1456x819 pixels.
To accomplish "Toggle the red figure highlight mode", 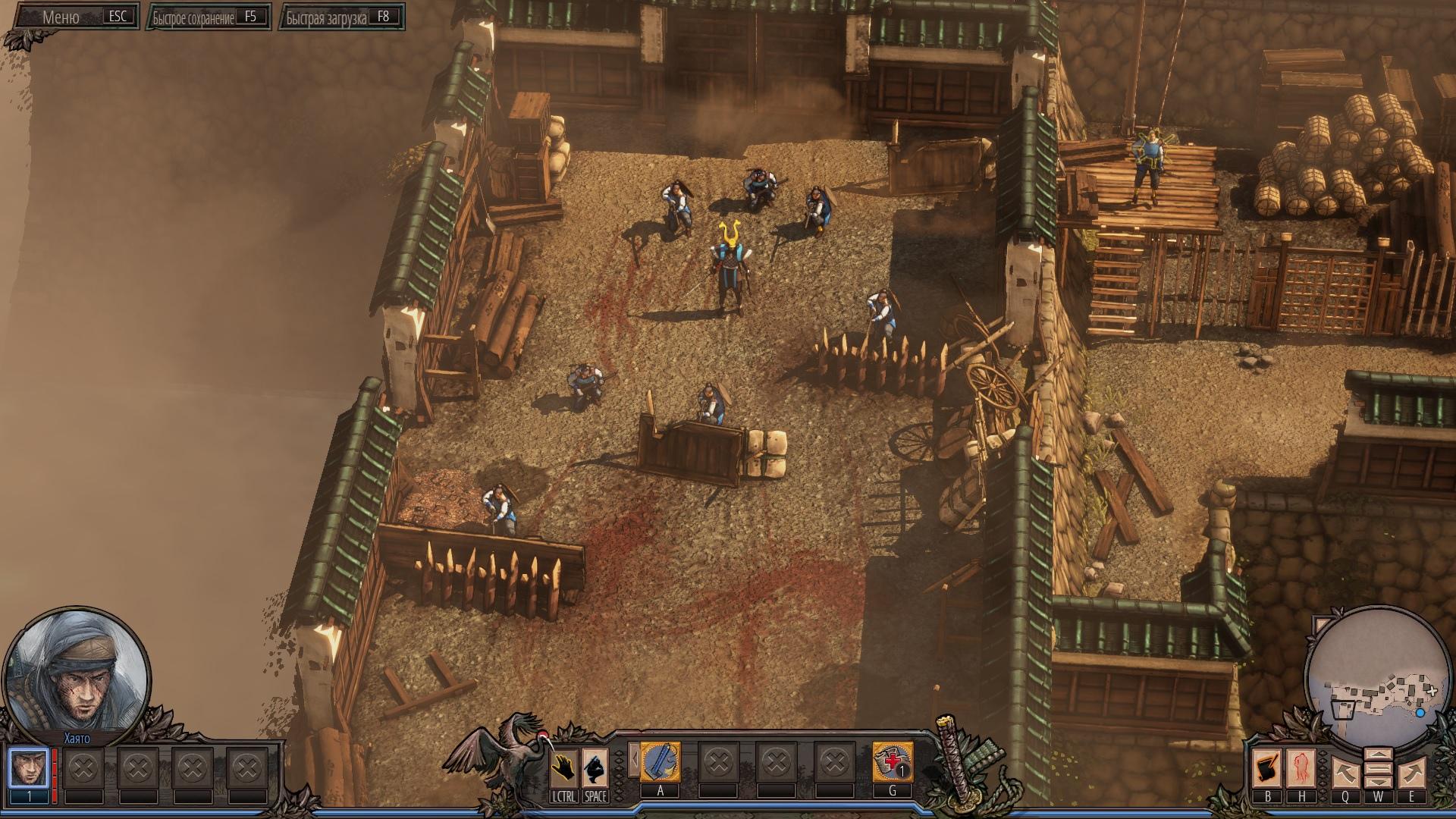I will tap(1301, 769).
